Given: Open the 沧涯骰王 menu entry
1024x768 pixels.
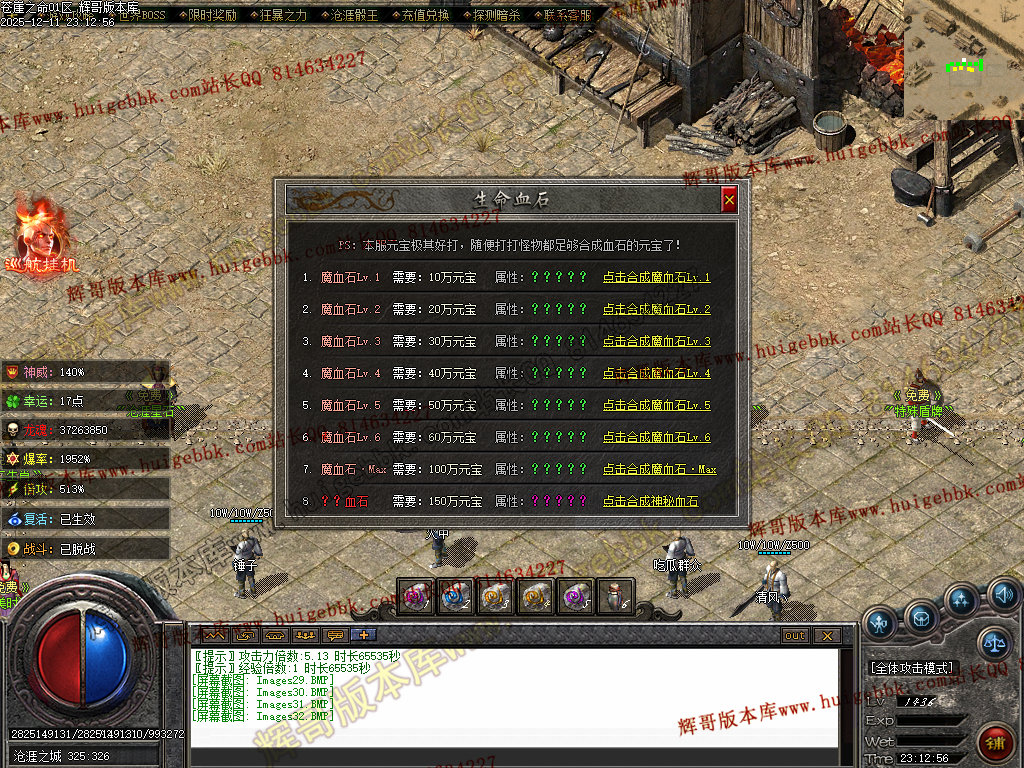Looking at the screenshot, I should pyautogui.click(x=354, y=15).
